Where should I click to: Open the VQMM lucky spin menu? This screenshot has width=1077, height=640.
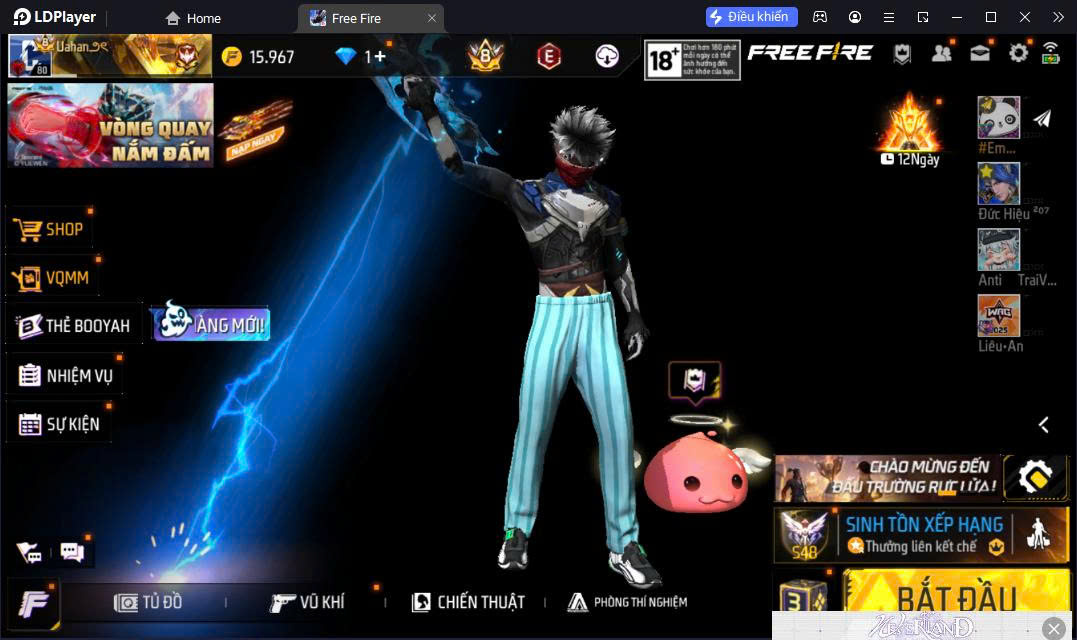53,277
